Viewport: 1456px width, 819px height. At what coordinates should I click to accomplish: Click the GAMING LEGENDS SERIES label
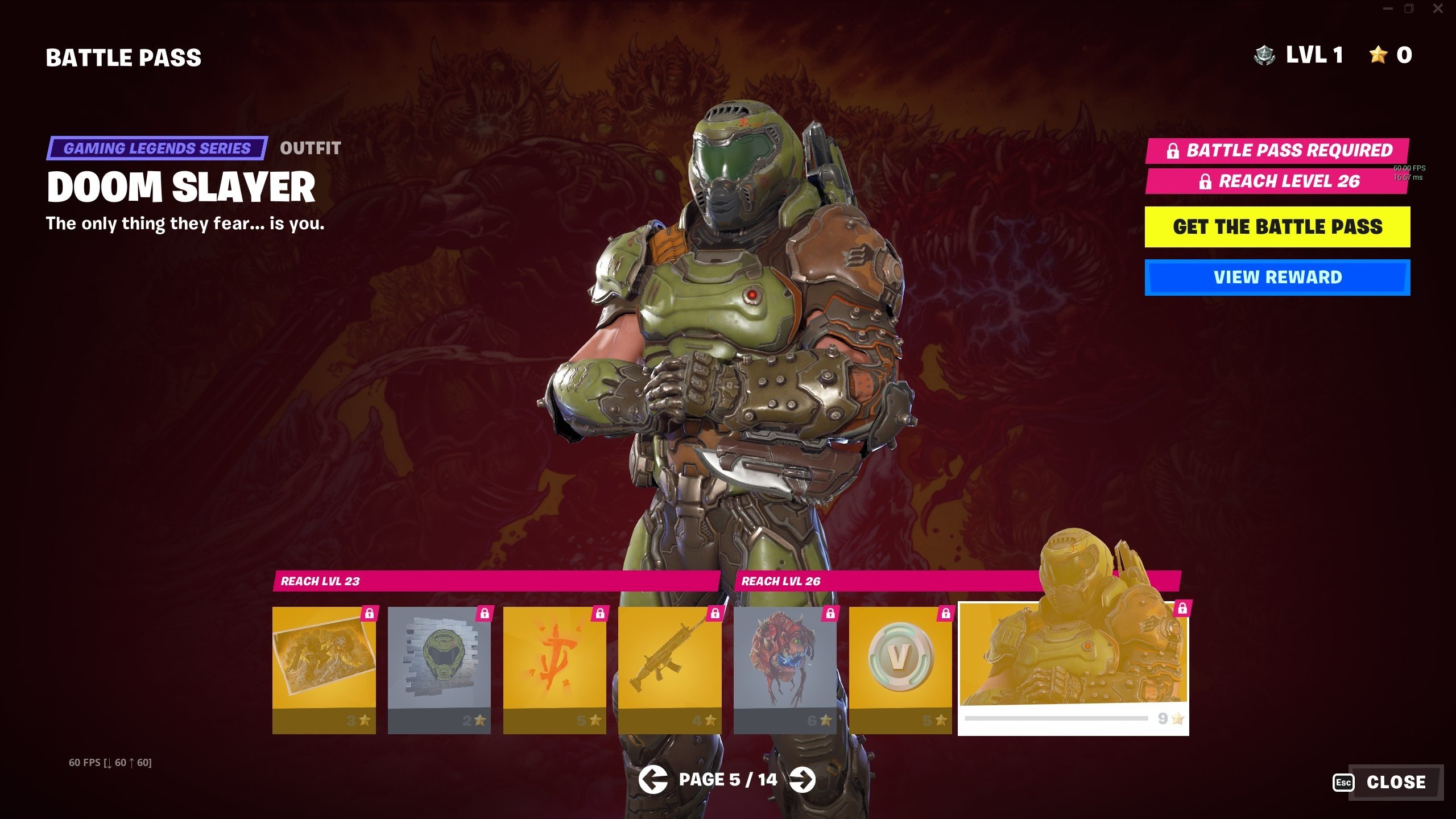coord(158,148)
